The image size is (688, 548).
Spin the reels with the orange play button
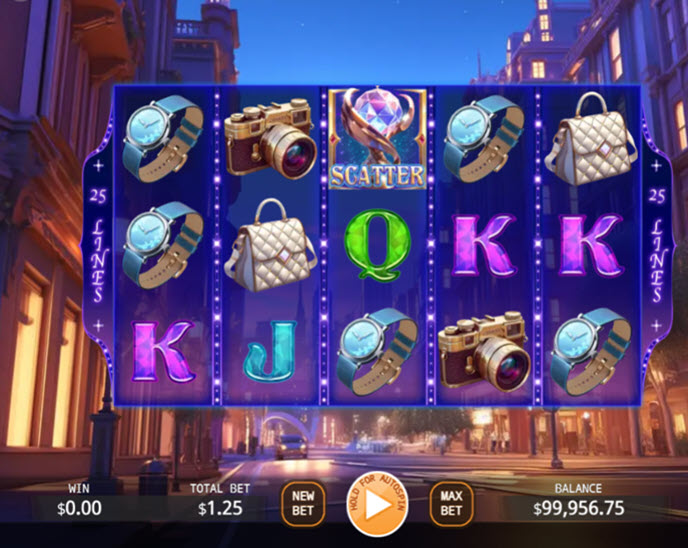[x=375, y=502]
